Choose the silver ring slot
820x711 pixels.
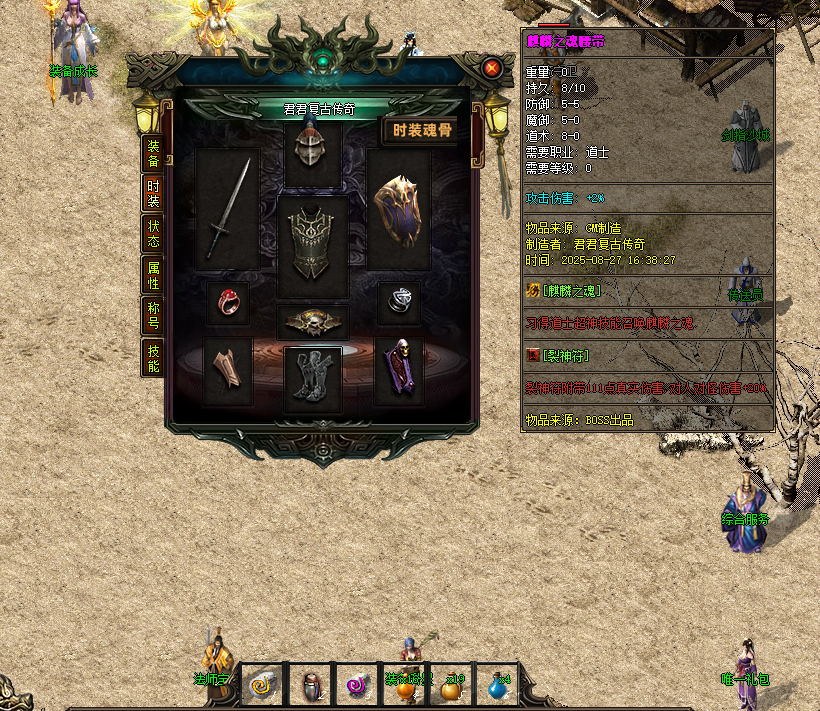click(398, 301)
